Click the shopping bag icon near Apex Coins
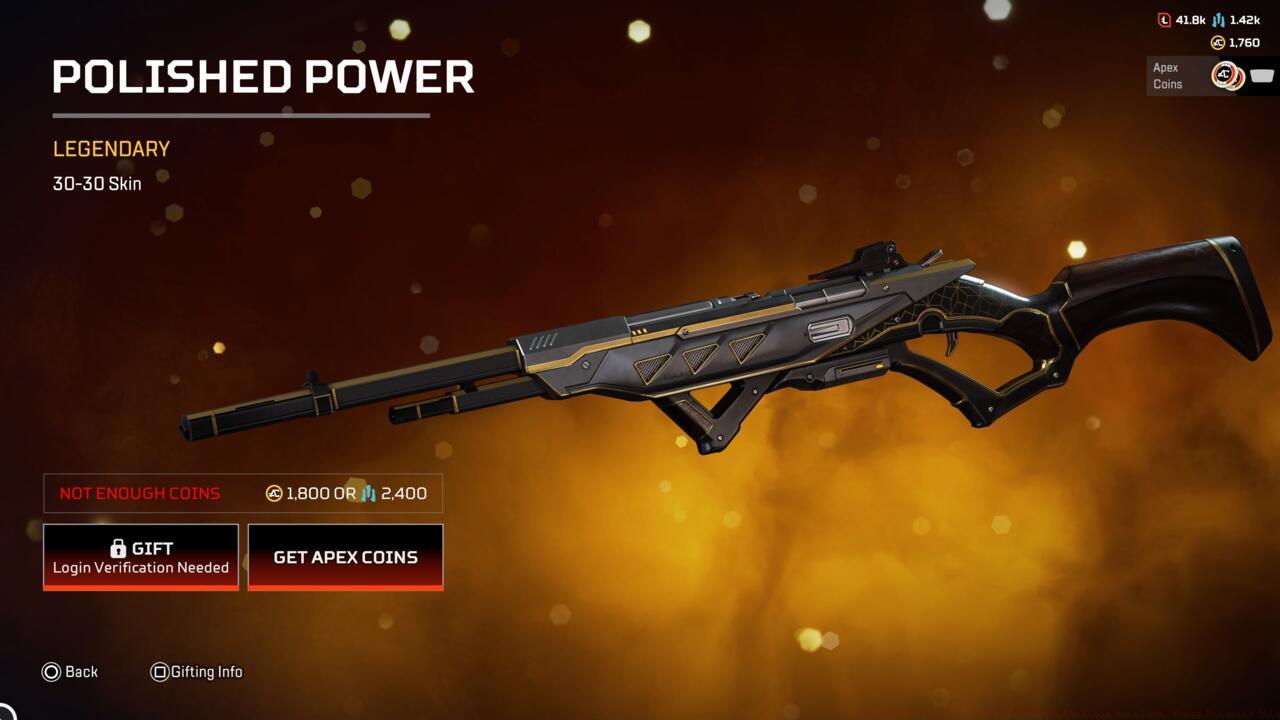 [1262, 76]
